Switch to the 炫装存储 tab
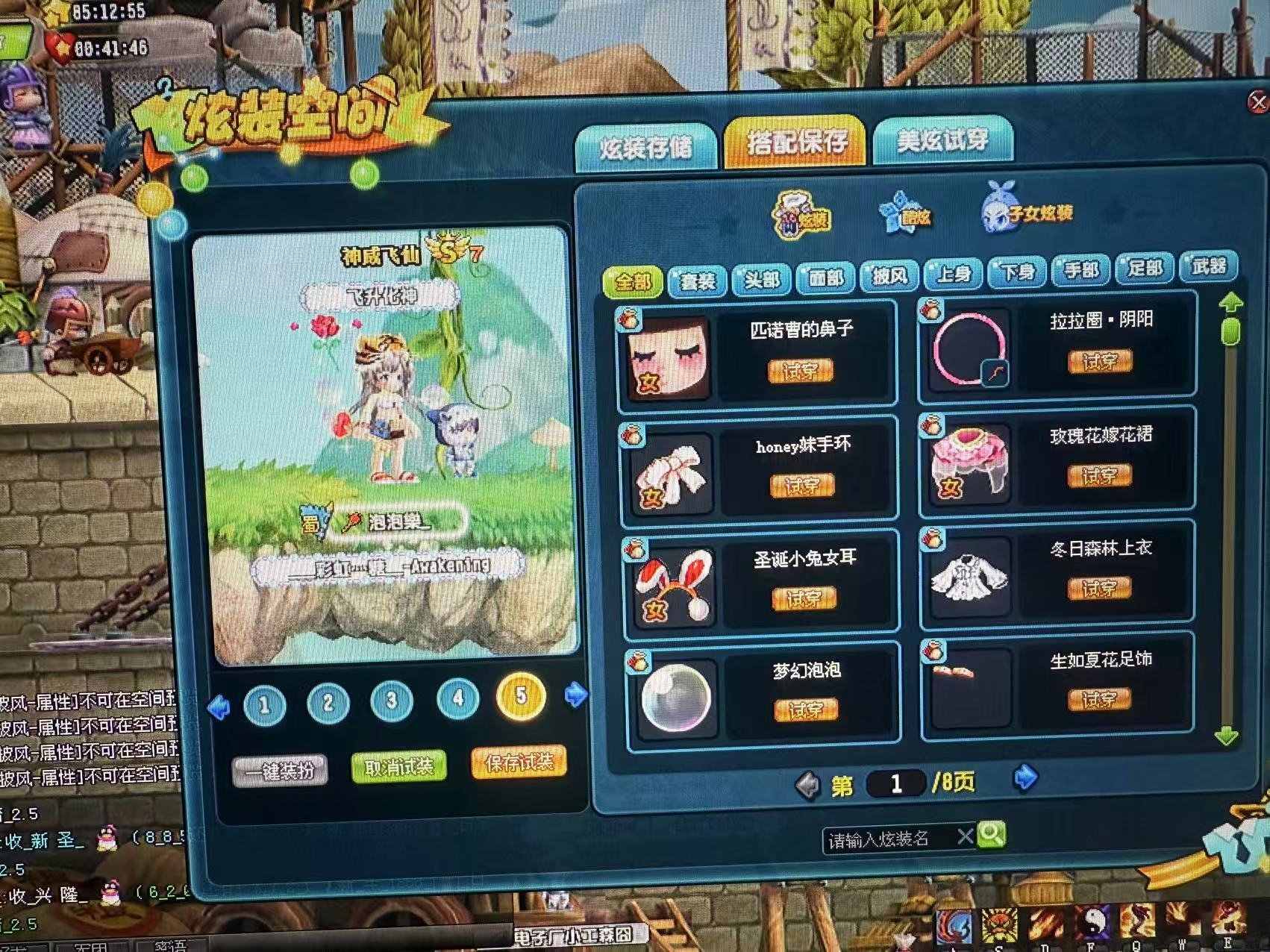 point(645,148)
